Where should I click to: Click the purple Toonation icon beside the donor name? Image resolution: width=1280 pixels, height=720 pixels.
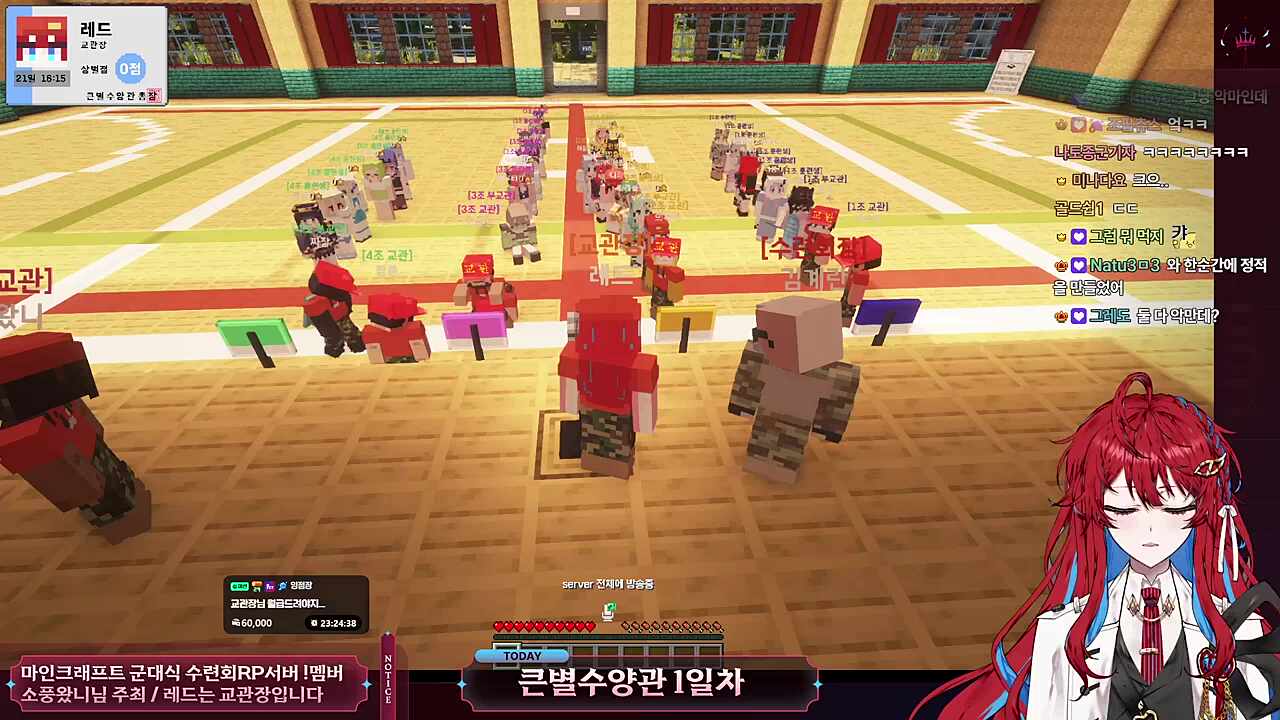tap(270, 586)
